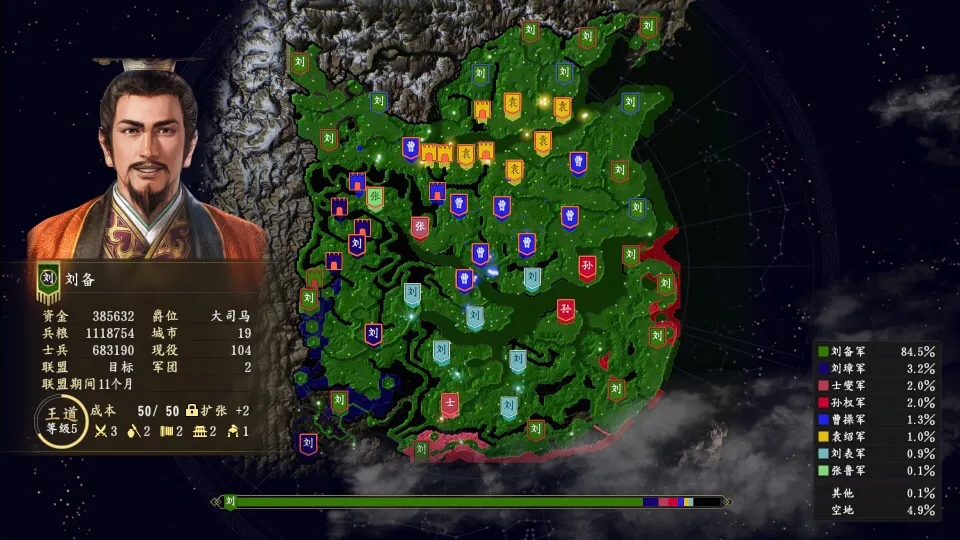960x540 pixels.
Task: Click the green 刘 faction banner beside 刘备
Action: [47, 281]
